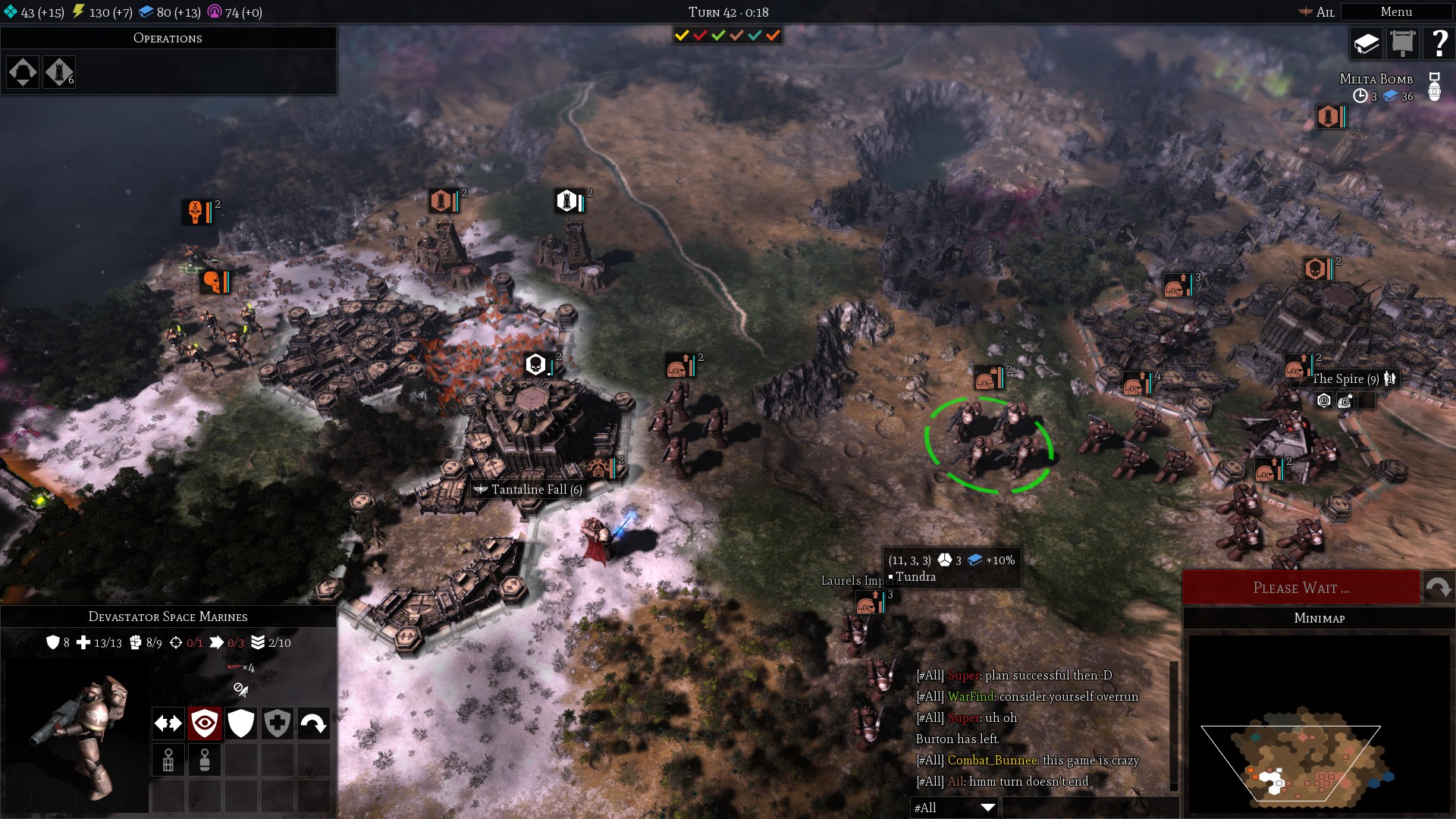Use the frag grenade ability
This screenshot has width=1456, height=819.
coord(168,760)
